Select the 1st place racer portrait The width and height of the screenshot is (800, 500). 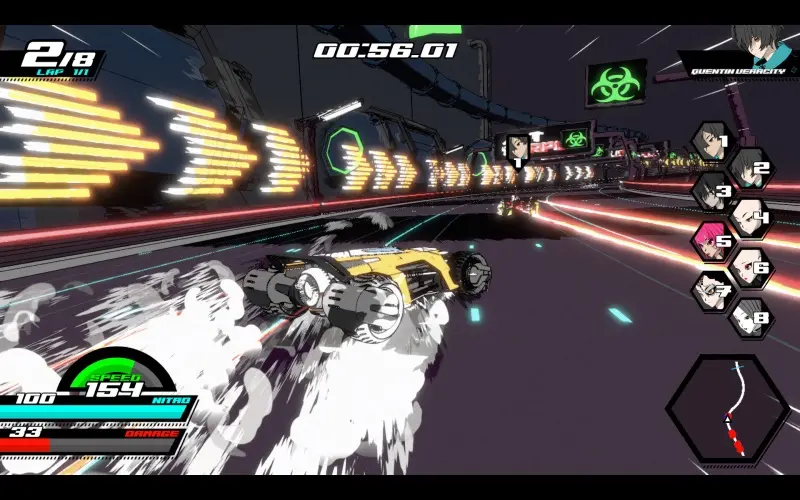point(711,141)
